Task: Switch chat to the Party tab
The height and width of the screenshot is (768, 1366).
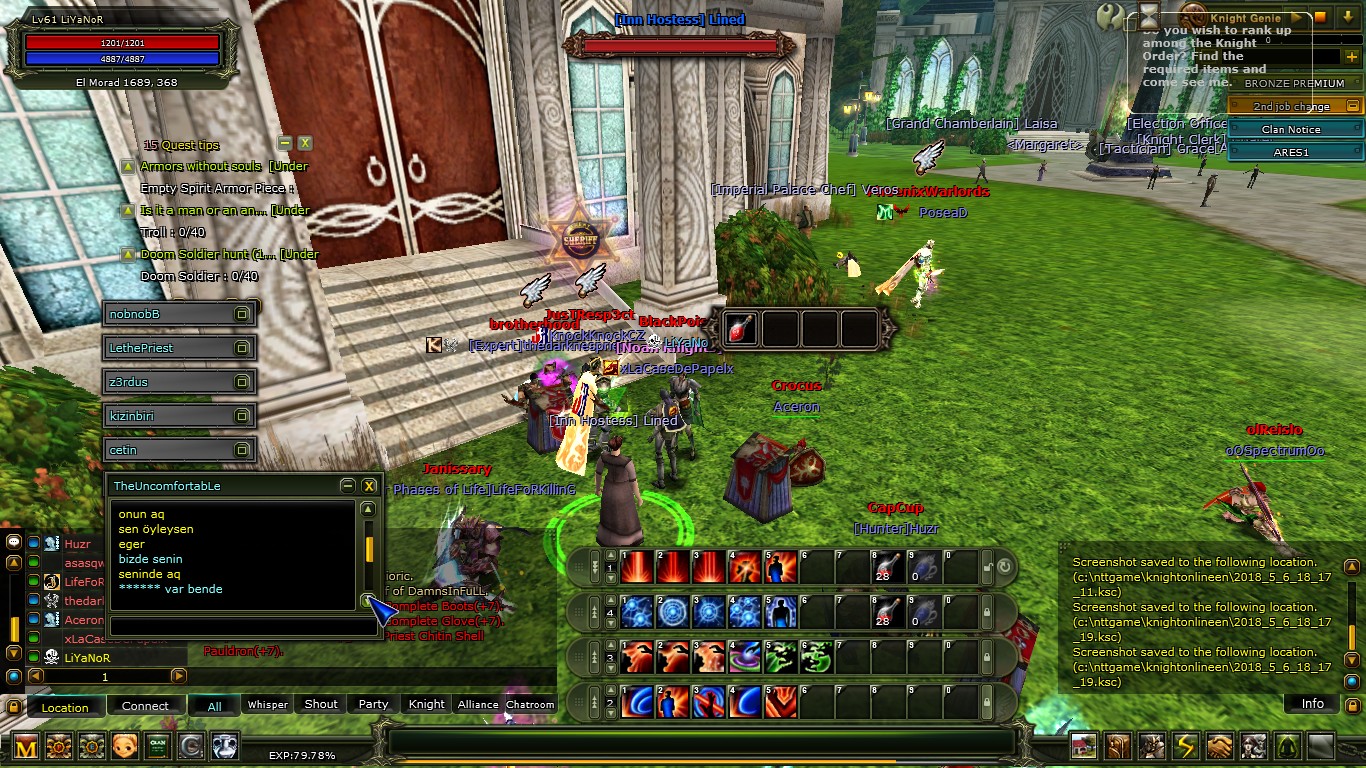Action: [x=373, y=704]
